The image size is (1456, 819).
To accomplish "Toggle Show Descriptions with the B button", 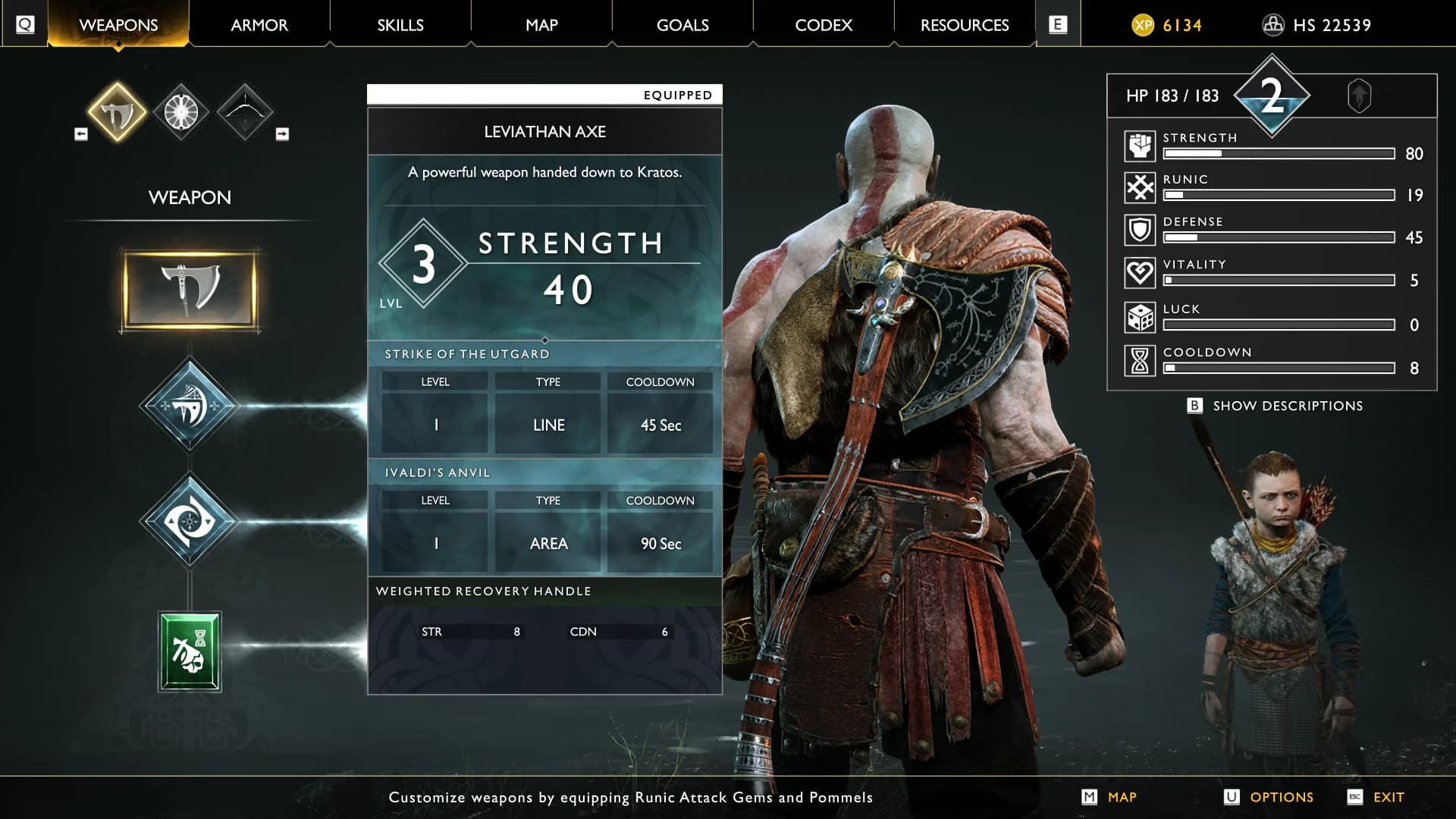I will (1197, 406).
